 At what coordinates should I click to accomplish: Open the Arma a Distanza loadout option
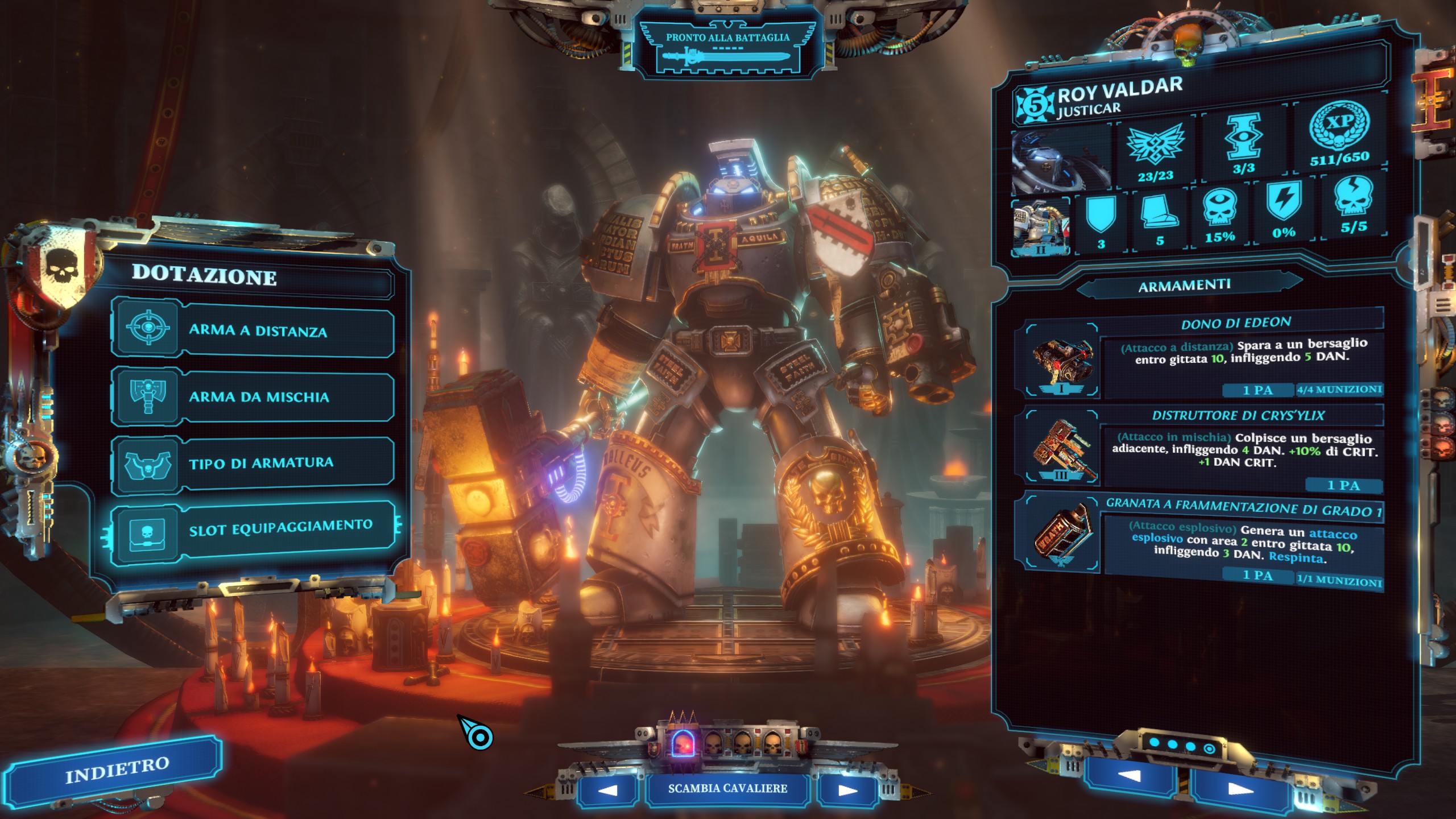tap(253, 330)
